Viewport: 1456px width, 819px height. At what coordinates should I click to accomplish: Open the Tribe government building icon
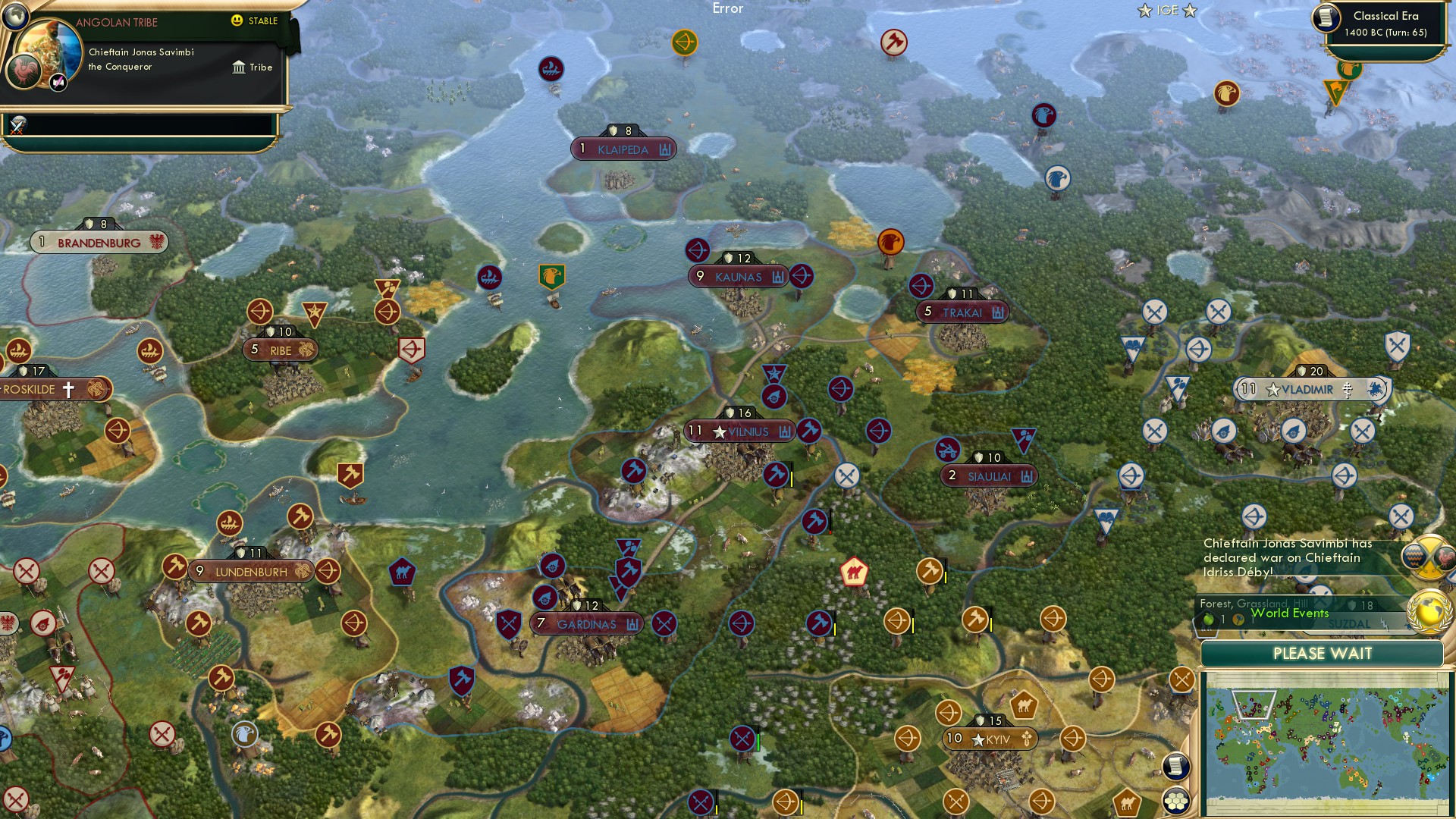239,67
